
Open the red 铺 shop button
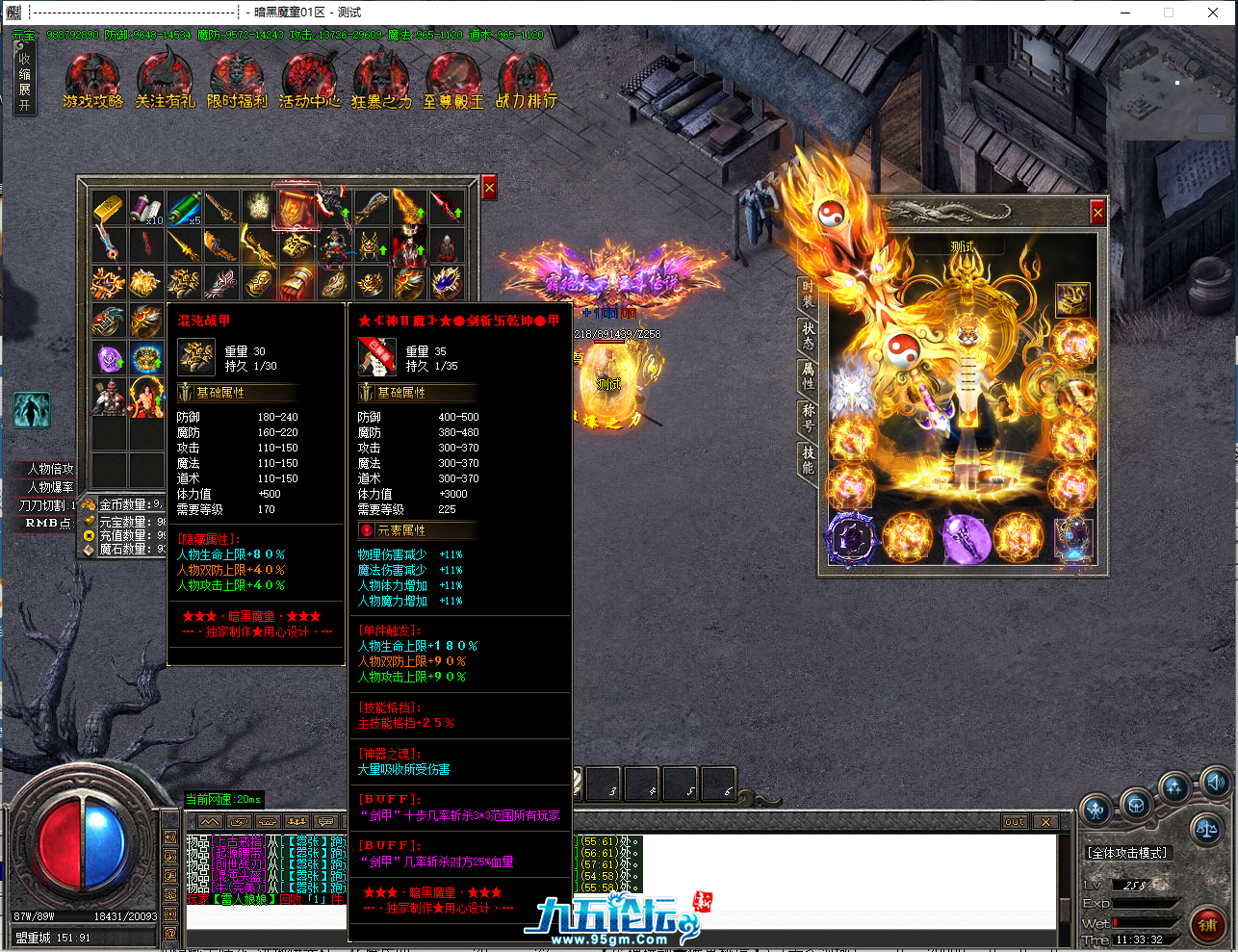(1207, 925)
